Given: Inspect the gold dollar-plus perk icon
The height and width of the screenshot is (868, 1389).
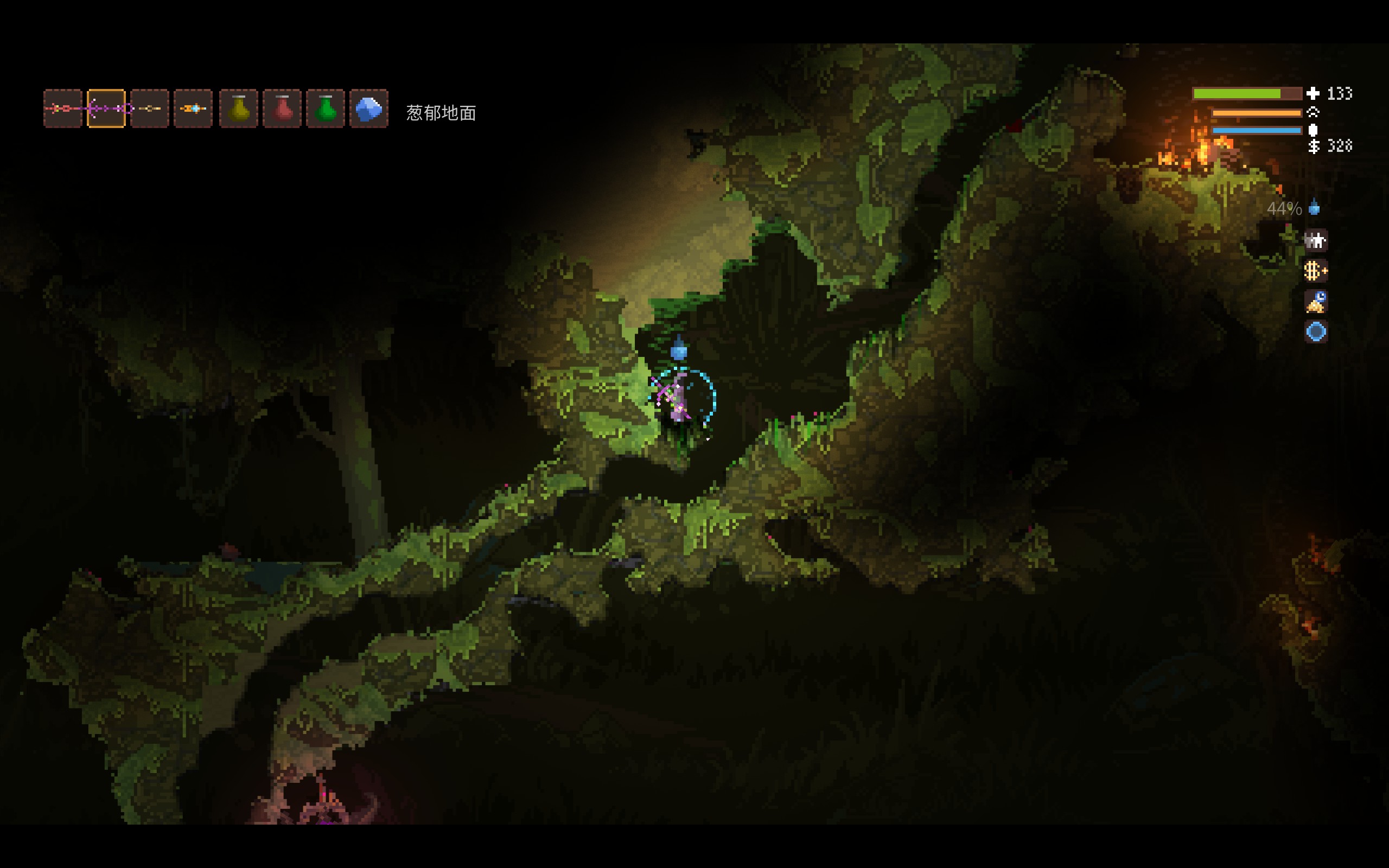Looking at the screenshot, I should 1316,271.
